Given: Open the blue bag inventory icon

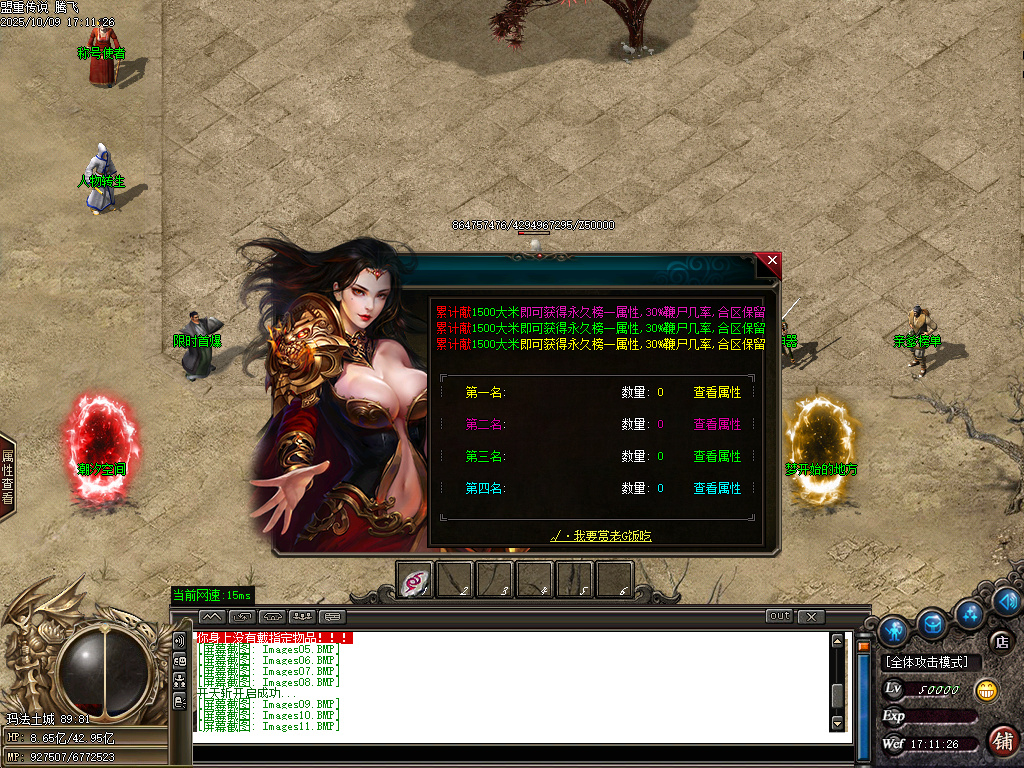Looking at the screenshot, I should click(932, 623).
